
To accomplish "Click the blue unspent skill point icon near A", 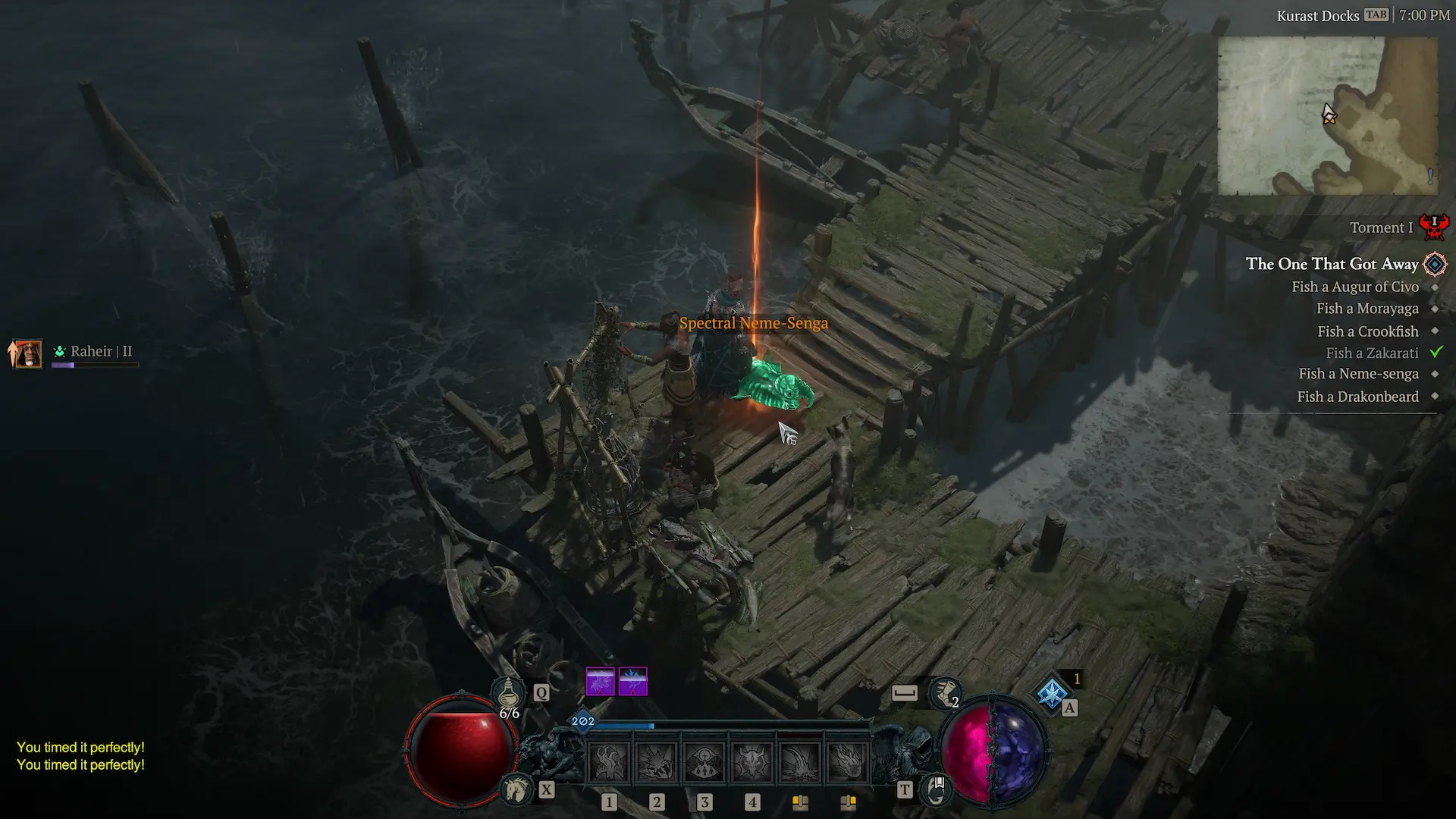I will tap(1051, 692).
